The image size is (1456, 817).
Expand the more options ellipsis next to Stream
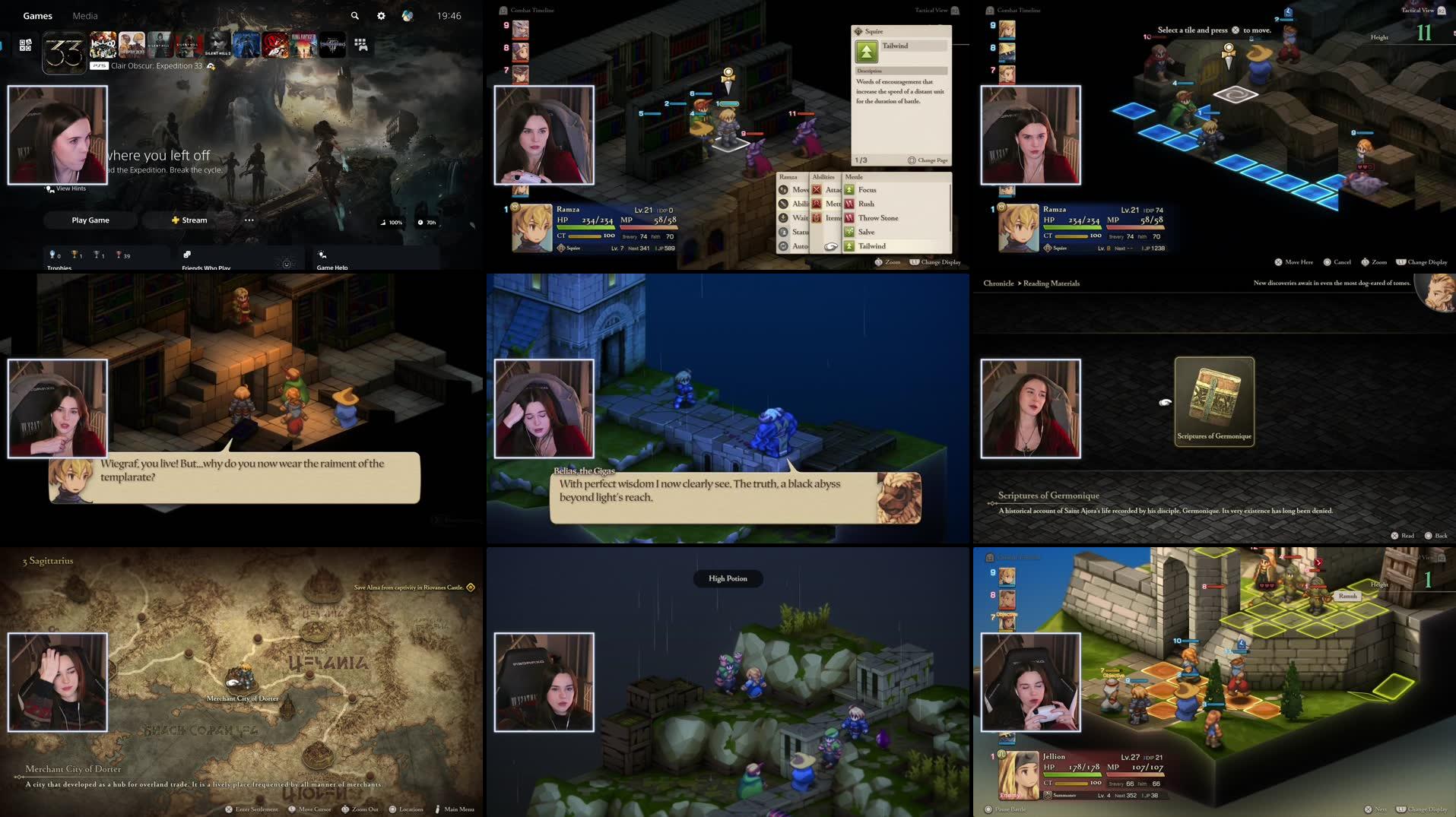pos(249,220)
